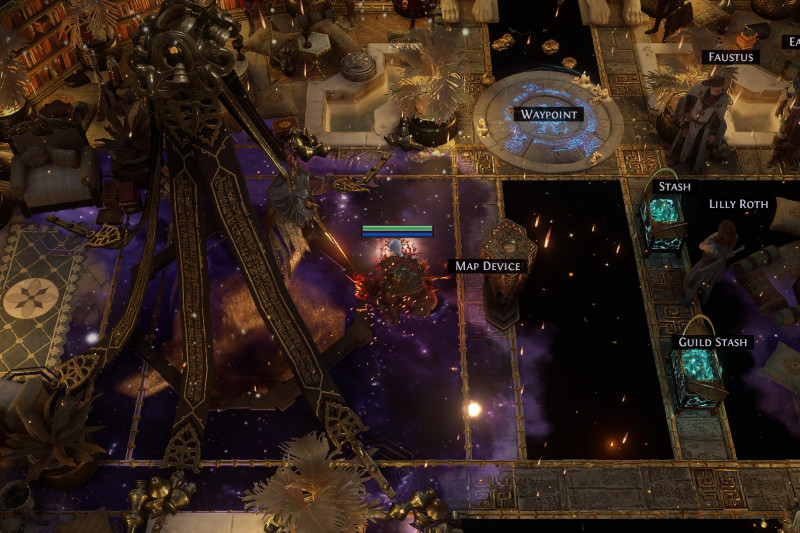Select the Guild Stash label
Image resolution: width=800 pixels, height=533 pixels.
coord(711,342)
